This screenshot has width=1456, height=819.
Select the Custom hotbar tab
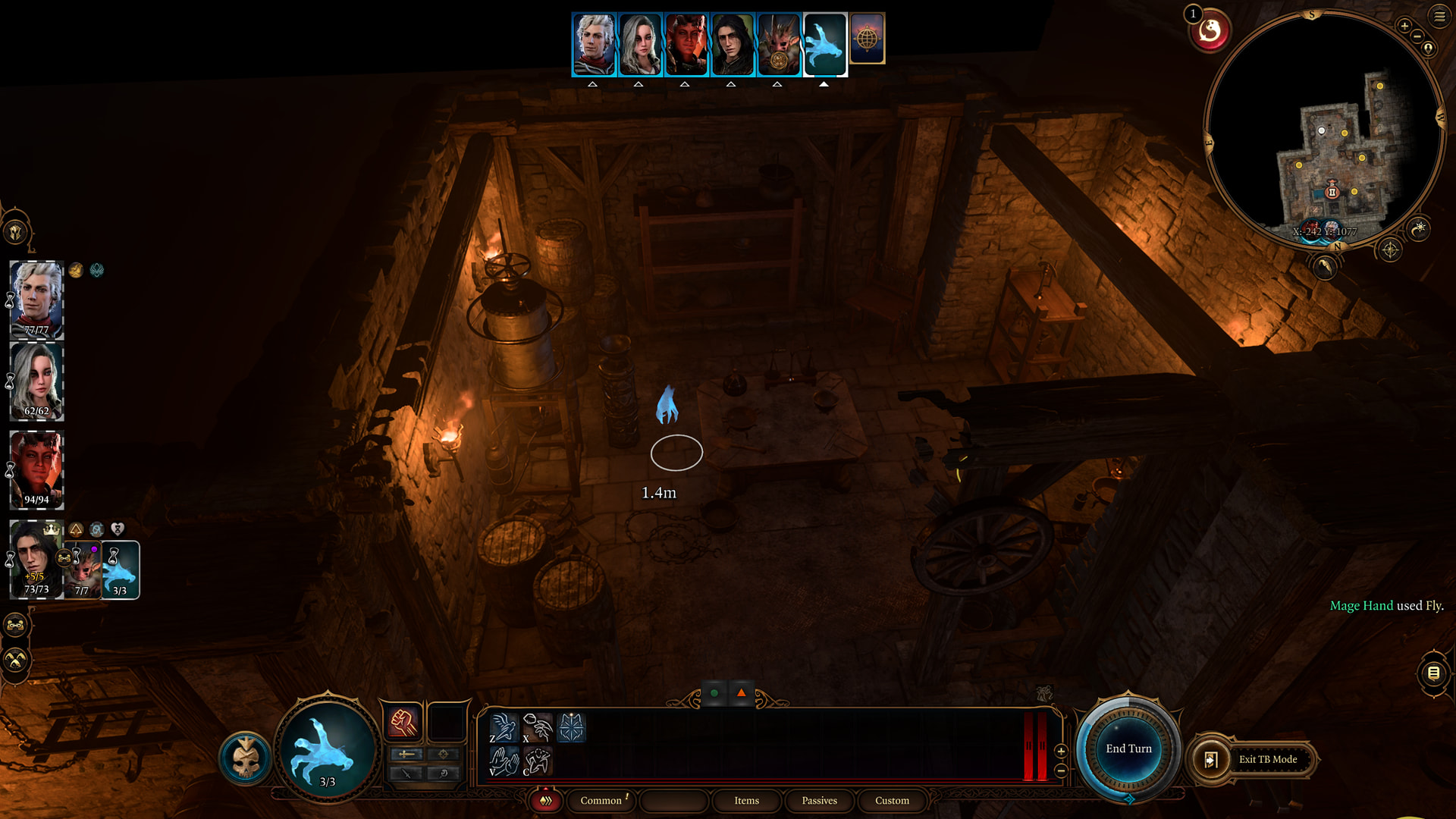pos(892,800)
